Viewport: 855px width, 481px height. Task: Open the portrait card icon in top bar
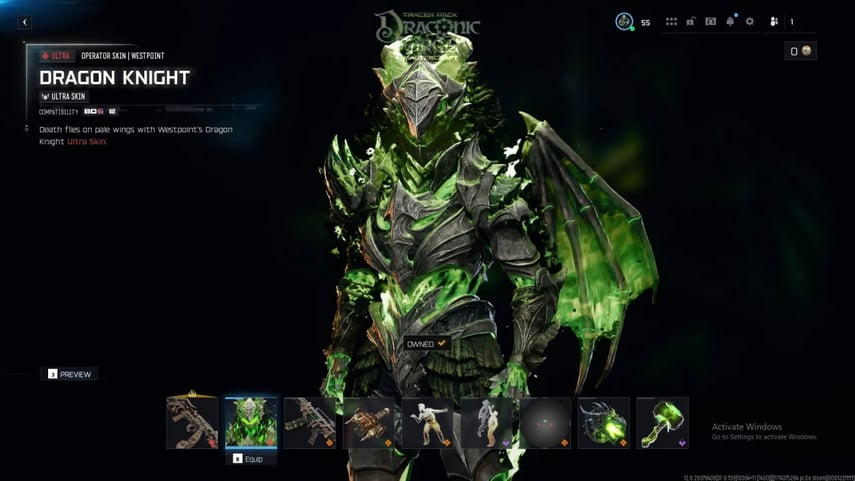coord(710,21)
